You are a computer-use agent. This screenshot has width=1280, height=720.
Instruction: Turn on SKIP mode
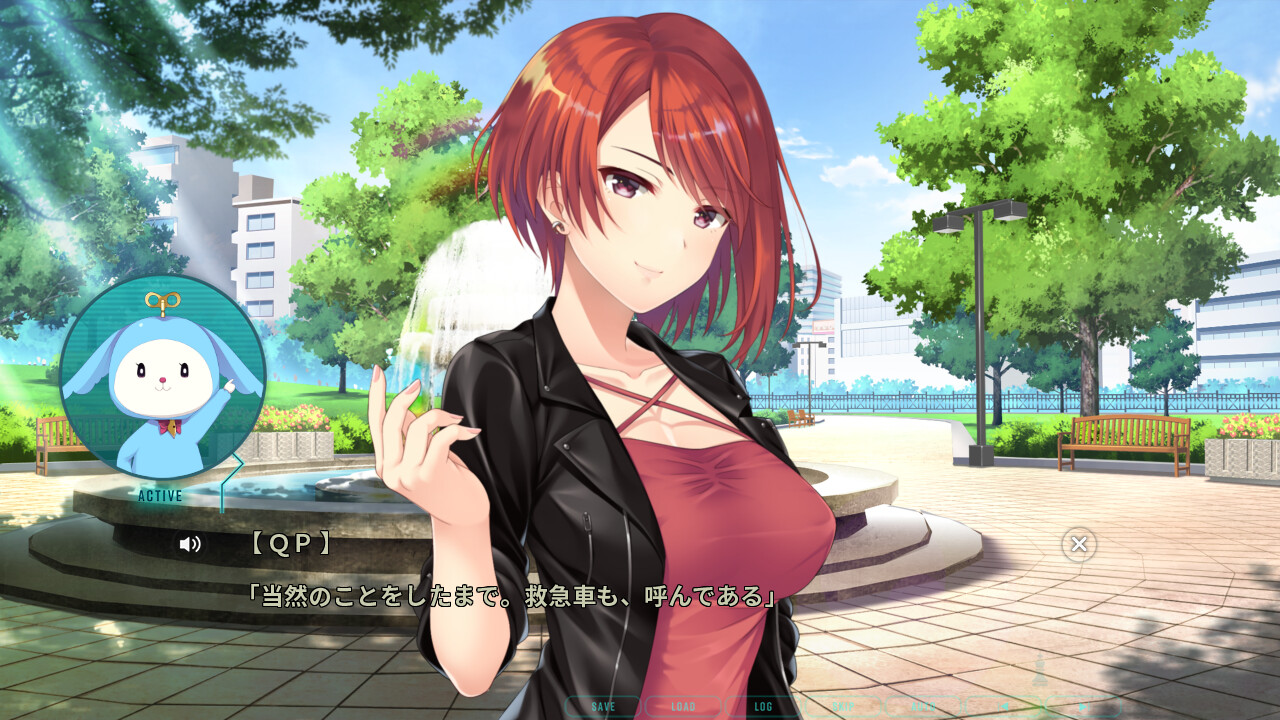pos(841,707)
